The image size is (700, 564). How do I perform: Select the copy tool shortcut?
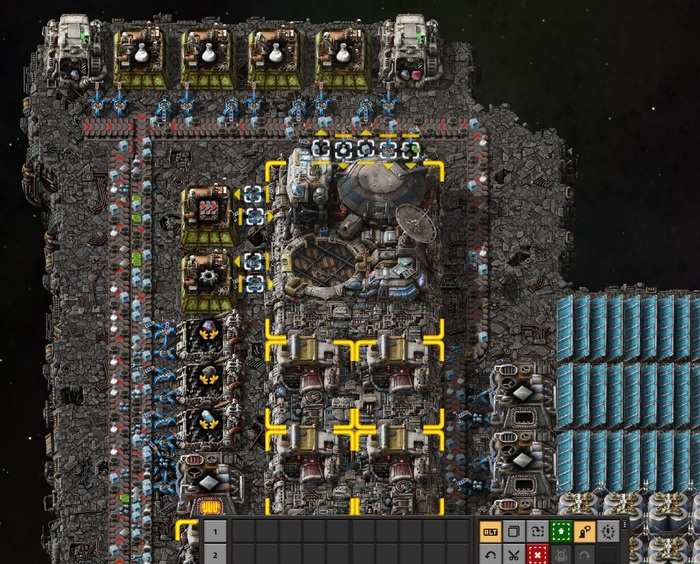[x=513, y=531]
